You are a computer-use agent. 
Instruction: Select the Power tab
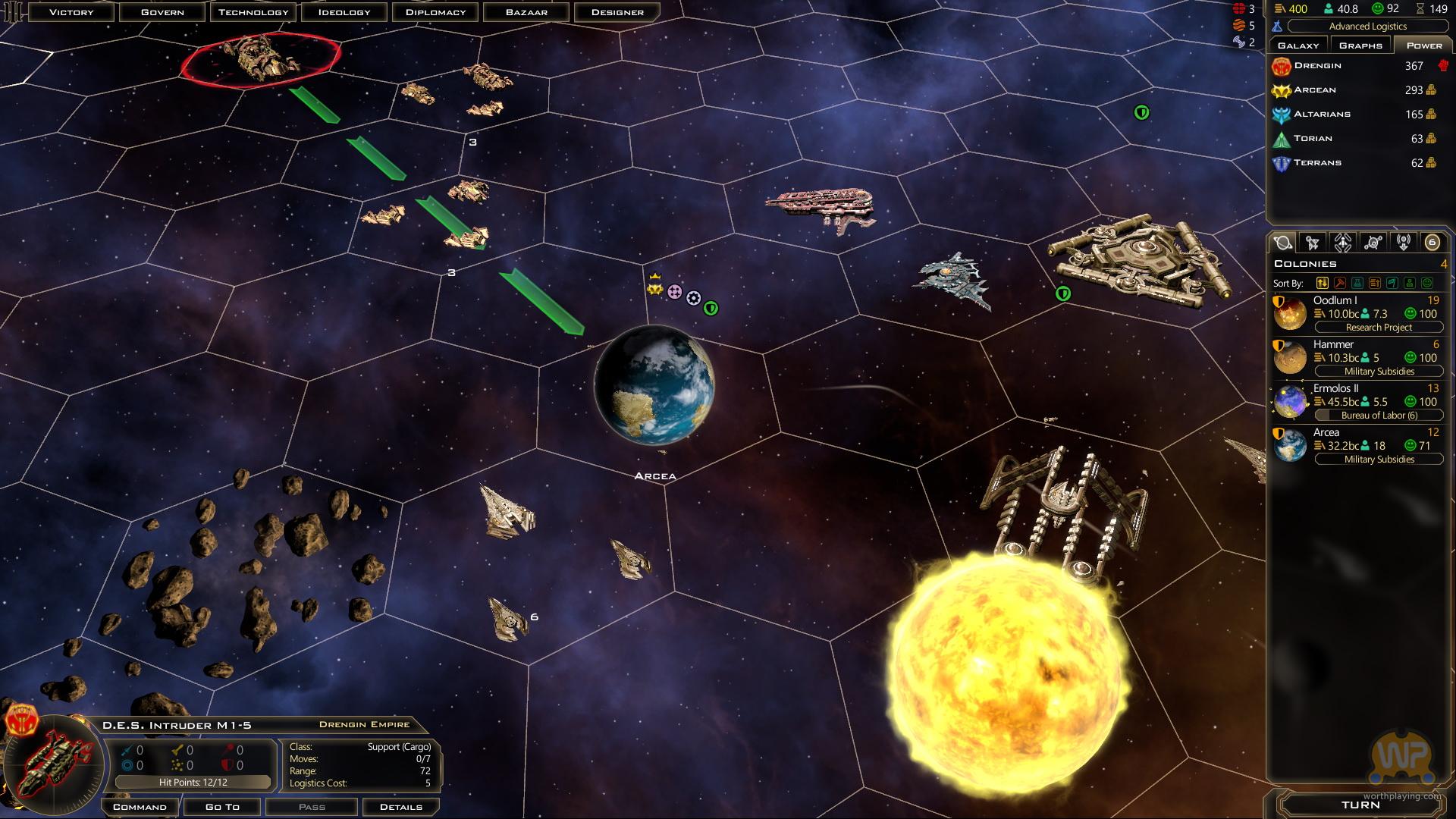[x=1424, y=45]
